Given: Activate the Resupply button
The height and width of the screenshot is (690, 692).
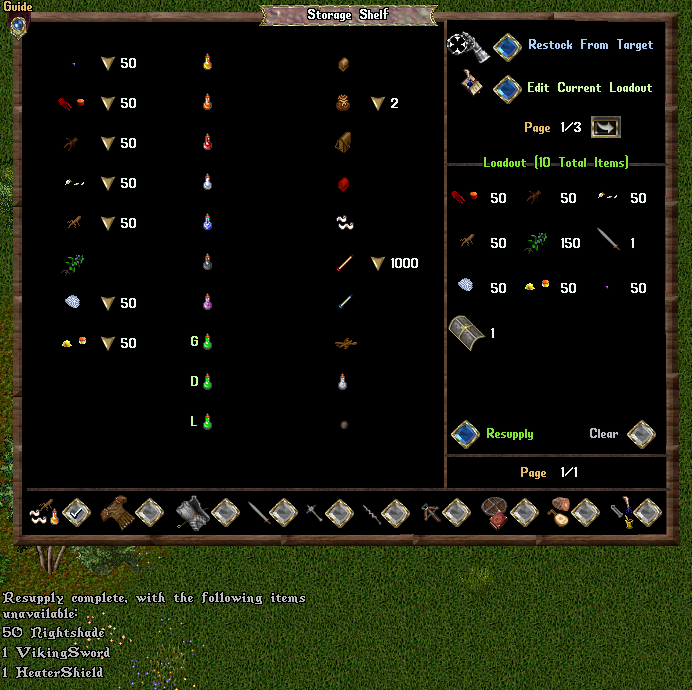Looking at the screenshot, I should 466,434.
